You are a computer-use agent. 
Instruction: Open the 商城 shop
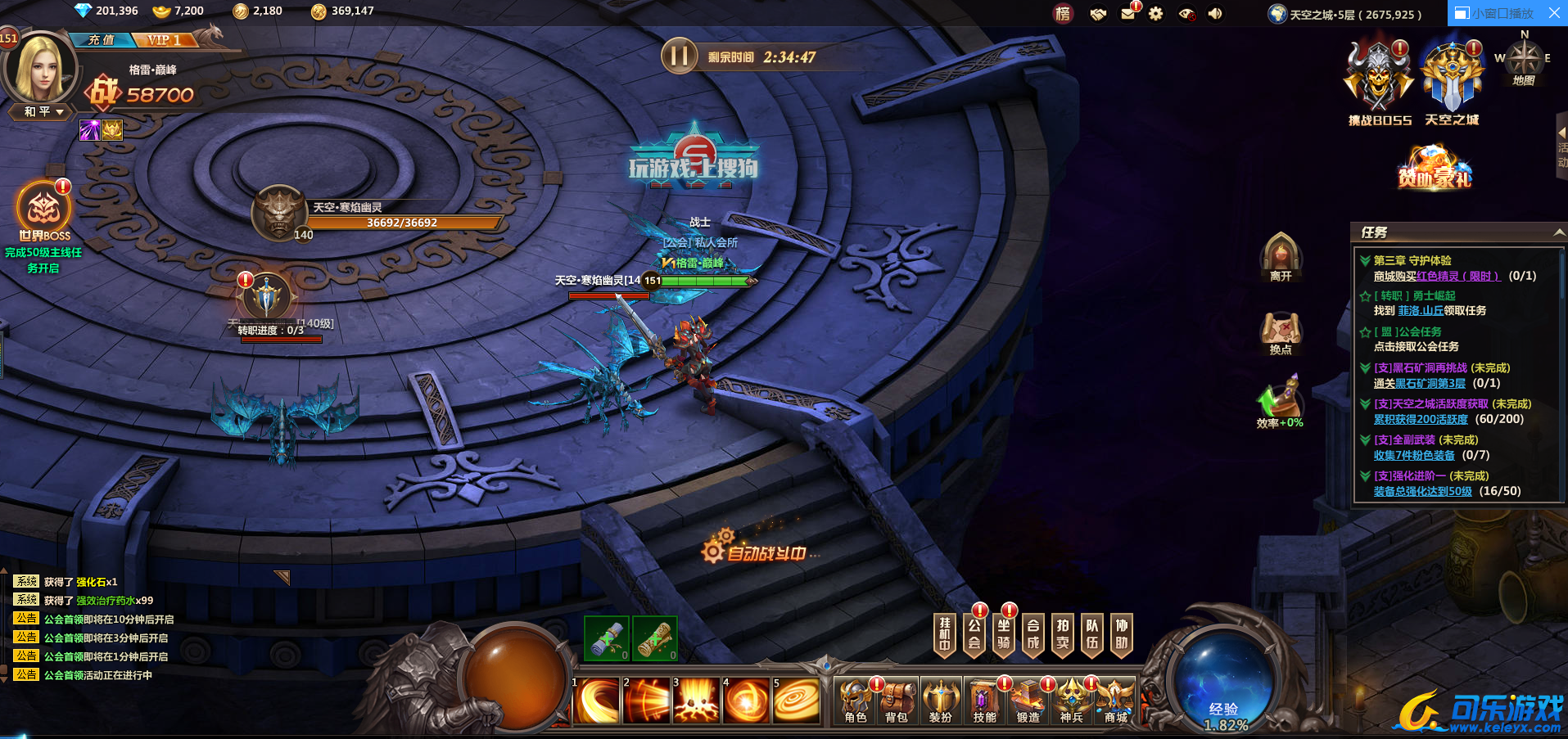pos(1115,701)
